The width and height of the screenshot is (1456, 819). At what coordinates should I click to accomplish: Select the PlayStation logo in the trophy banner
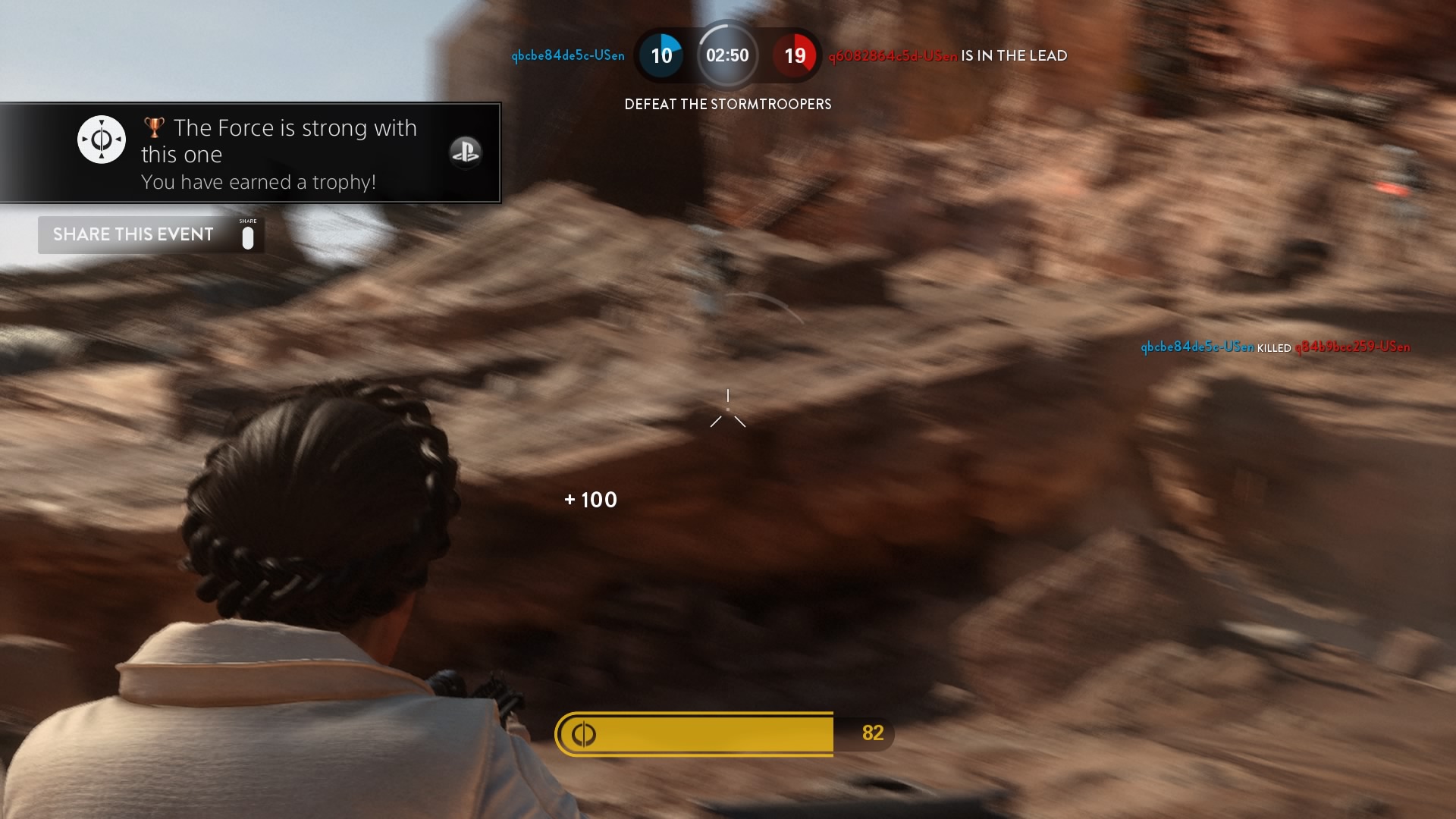pos(466,152)
